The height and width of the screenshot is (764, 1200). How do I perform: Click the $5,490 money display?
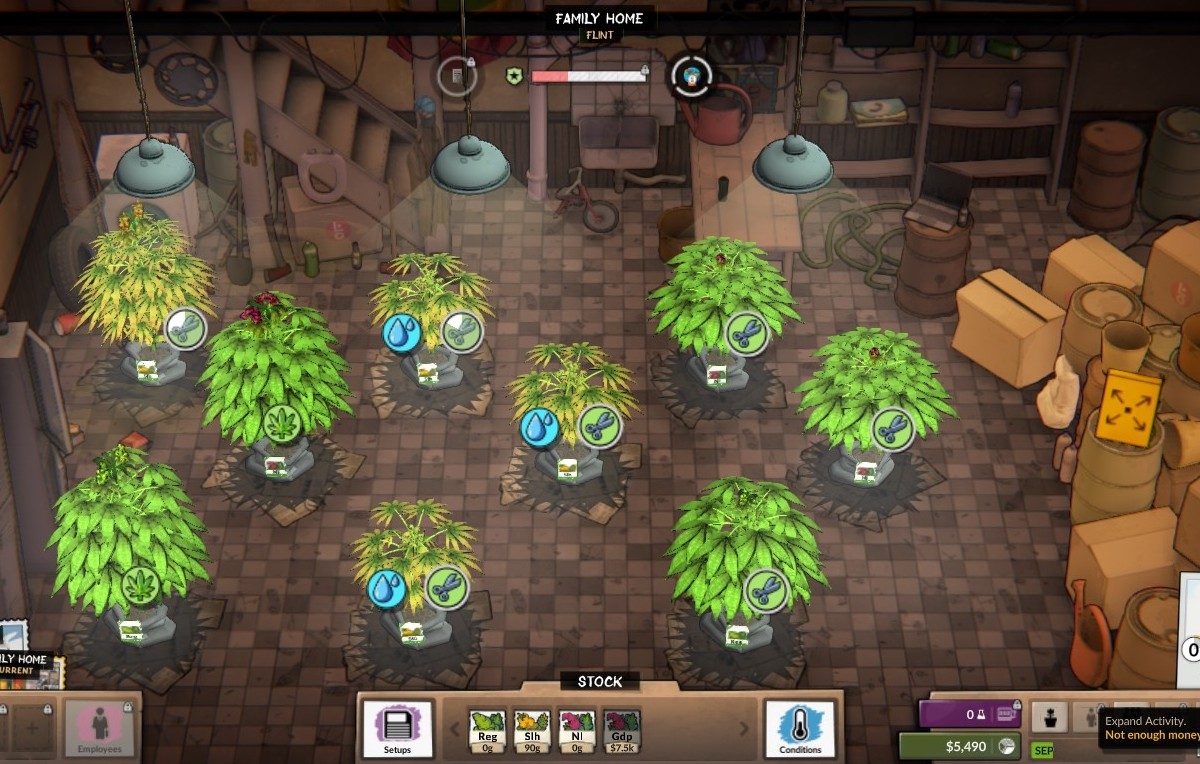pyautogui.click(x=960, y=746)
